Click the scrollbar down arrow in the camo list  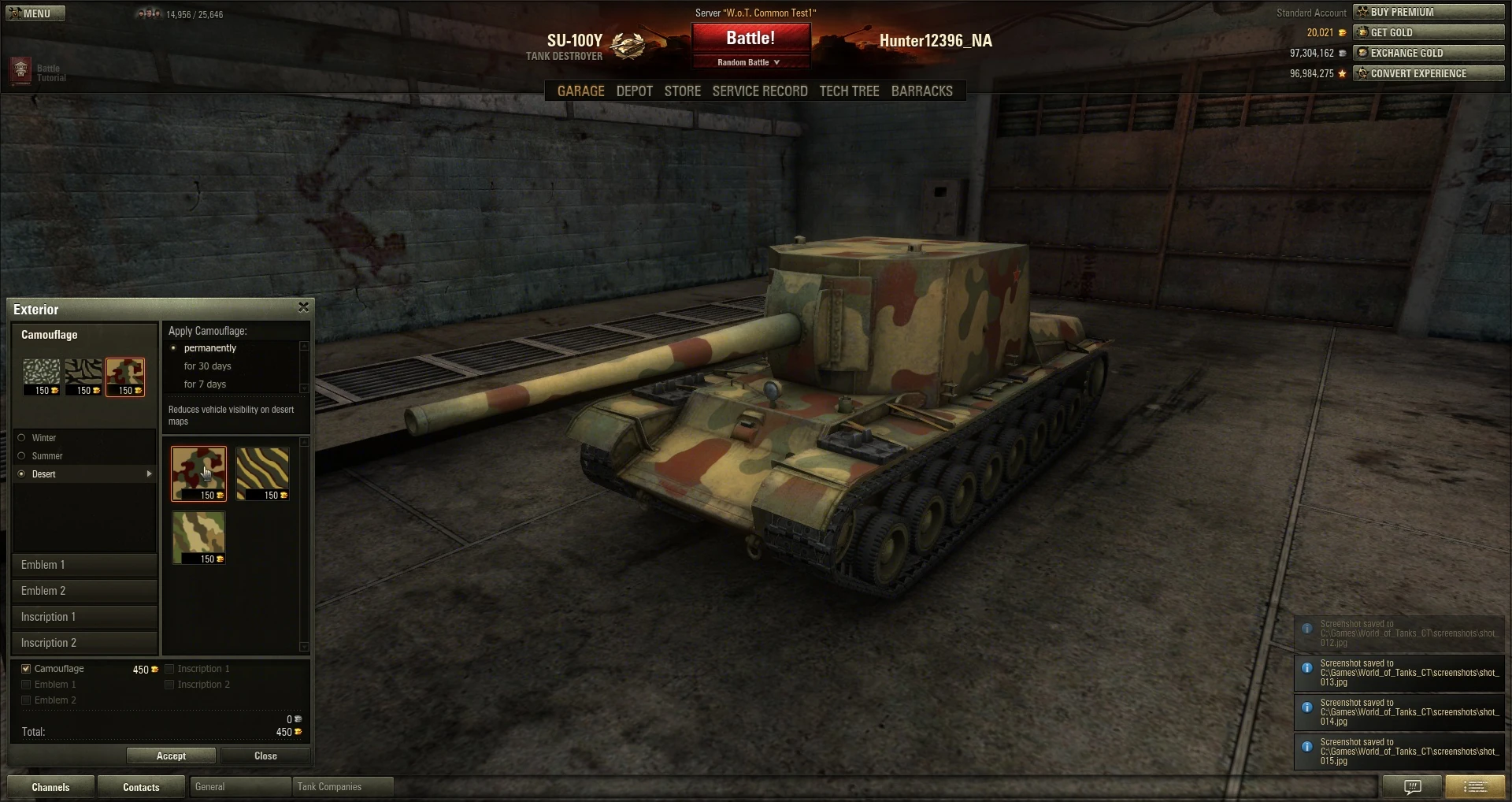tap(304, 647)
